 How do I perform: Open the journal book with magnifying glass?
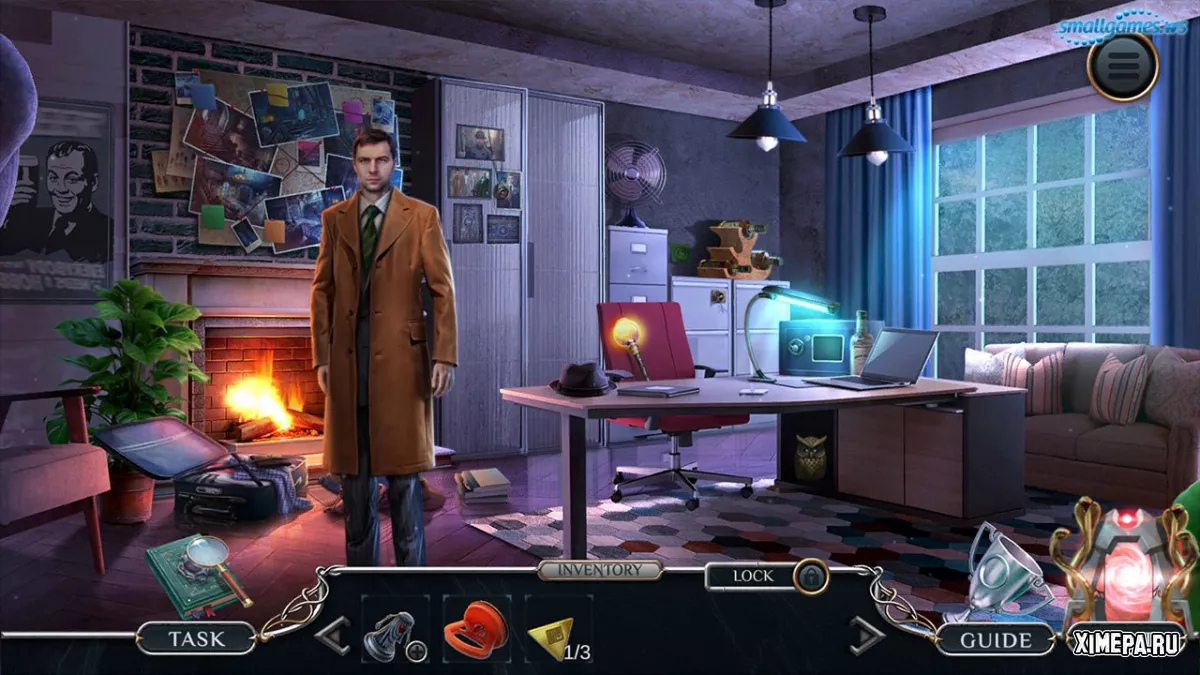click(x=197, y=573)
